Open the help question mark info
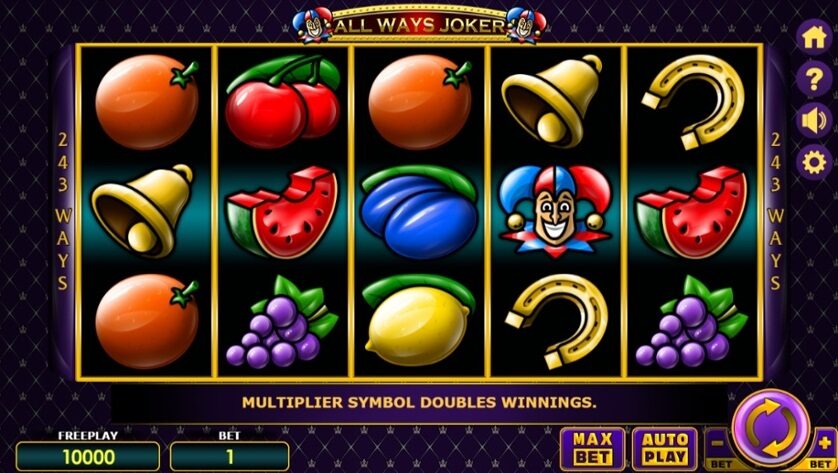 tap(812, 79)
